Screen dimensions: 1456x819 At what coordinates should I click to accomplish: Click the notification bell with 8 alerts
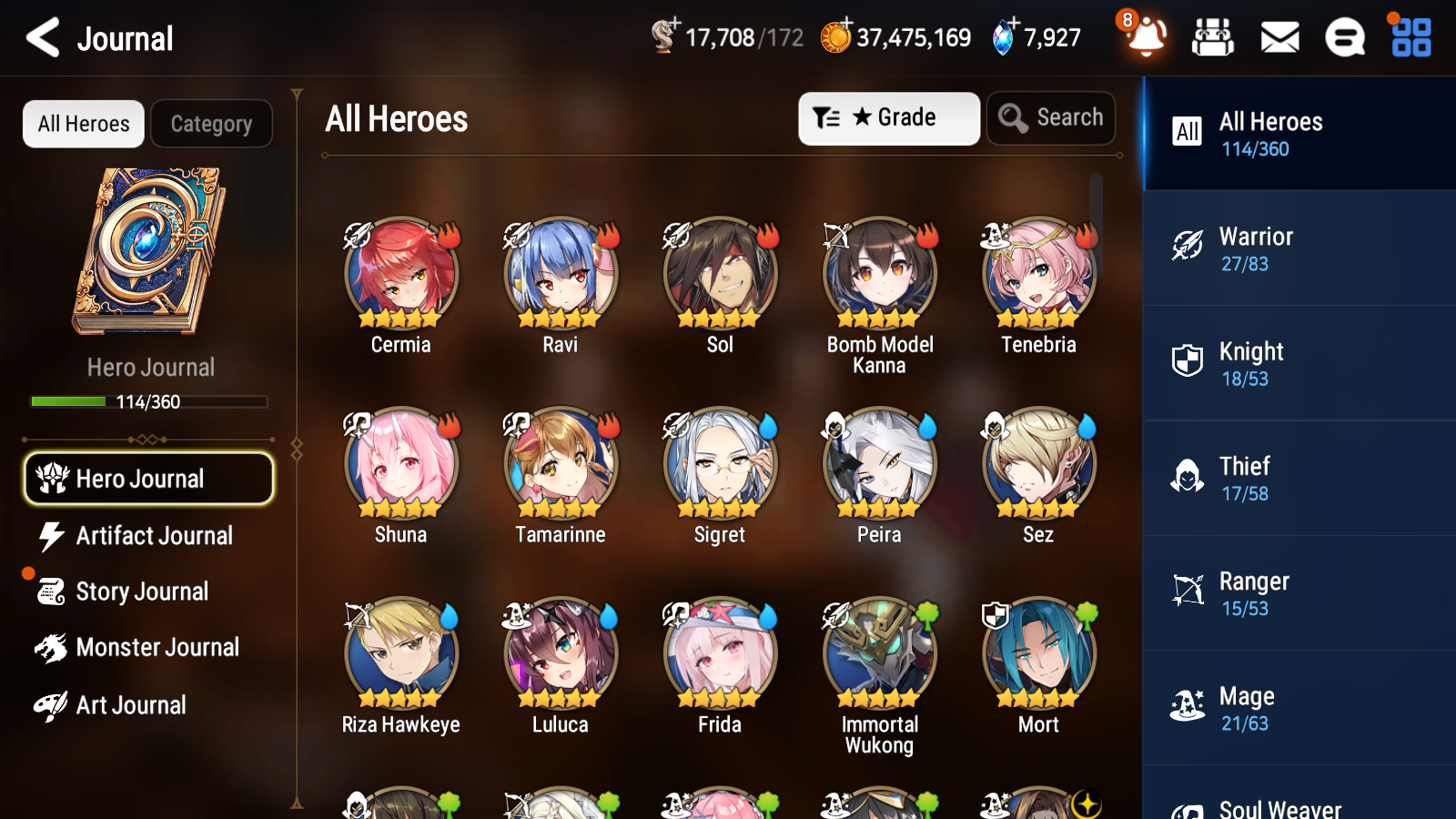click(1146, 37)
